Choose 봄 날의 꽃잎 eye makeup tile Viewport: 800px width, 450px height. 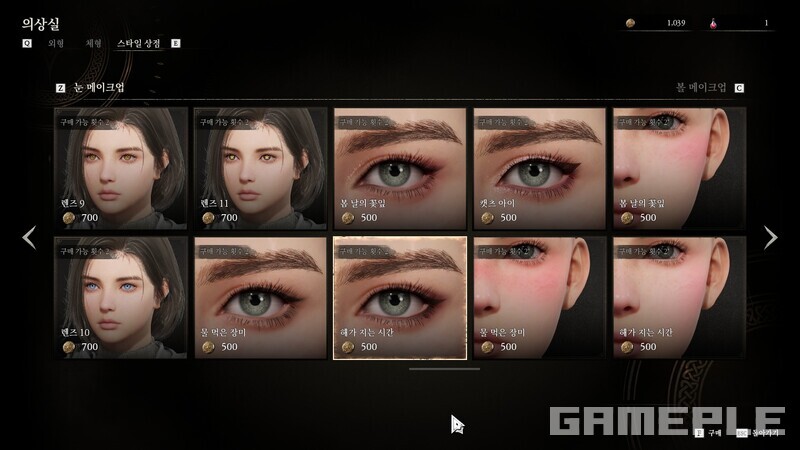point(400,168)
